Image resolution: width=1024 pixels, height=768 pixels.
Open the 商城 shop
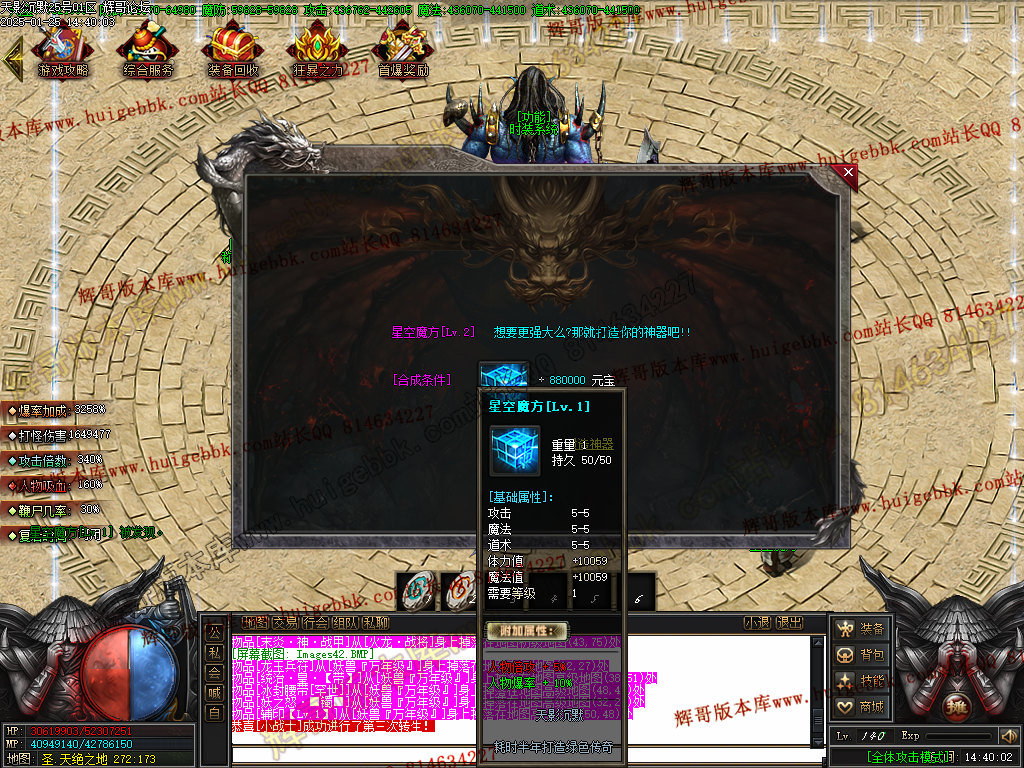click(860, 707)
